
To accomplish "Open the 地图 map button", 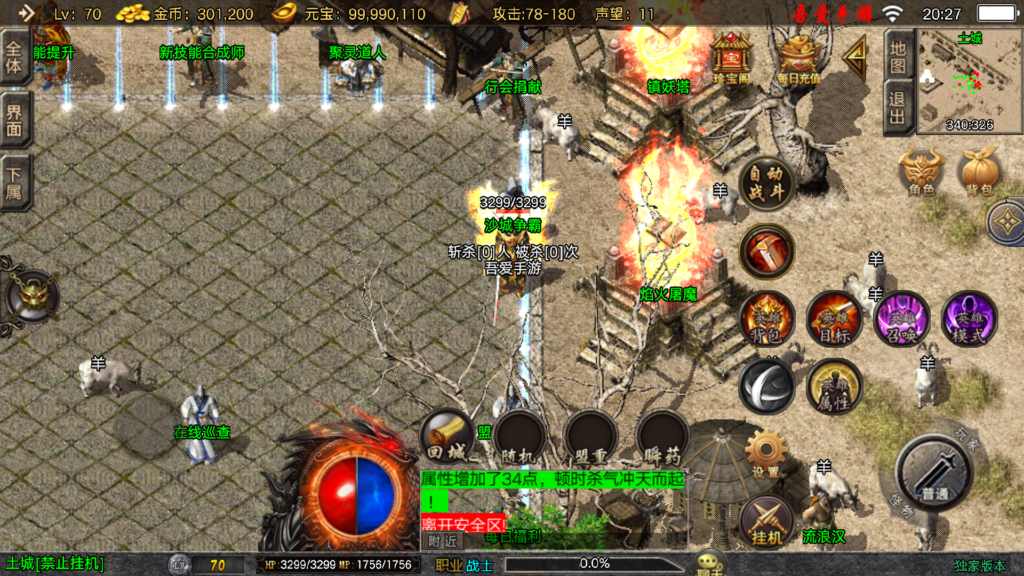I will coord(898,57).
